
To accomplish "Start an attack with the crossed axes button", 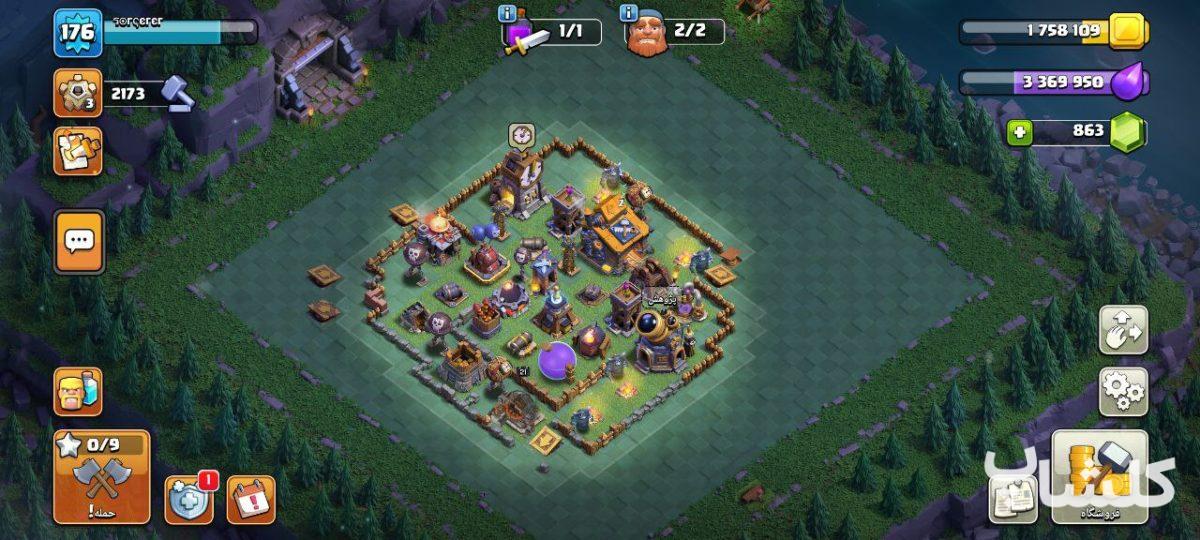I will (x=102, y=478).
